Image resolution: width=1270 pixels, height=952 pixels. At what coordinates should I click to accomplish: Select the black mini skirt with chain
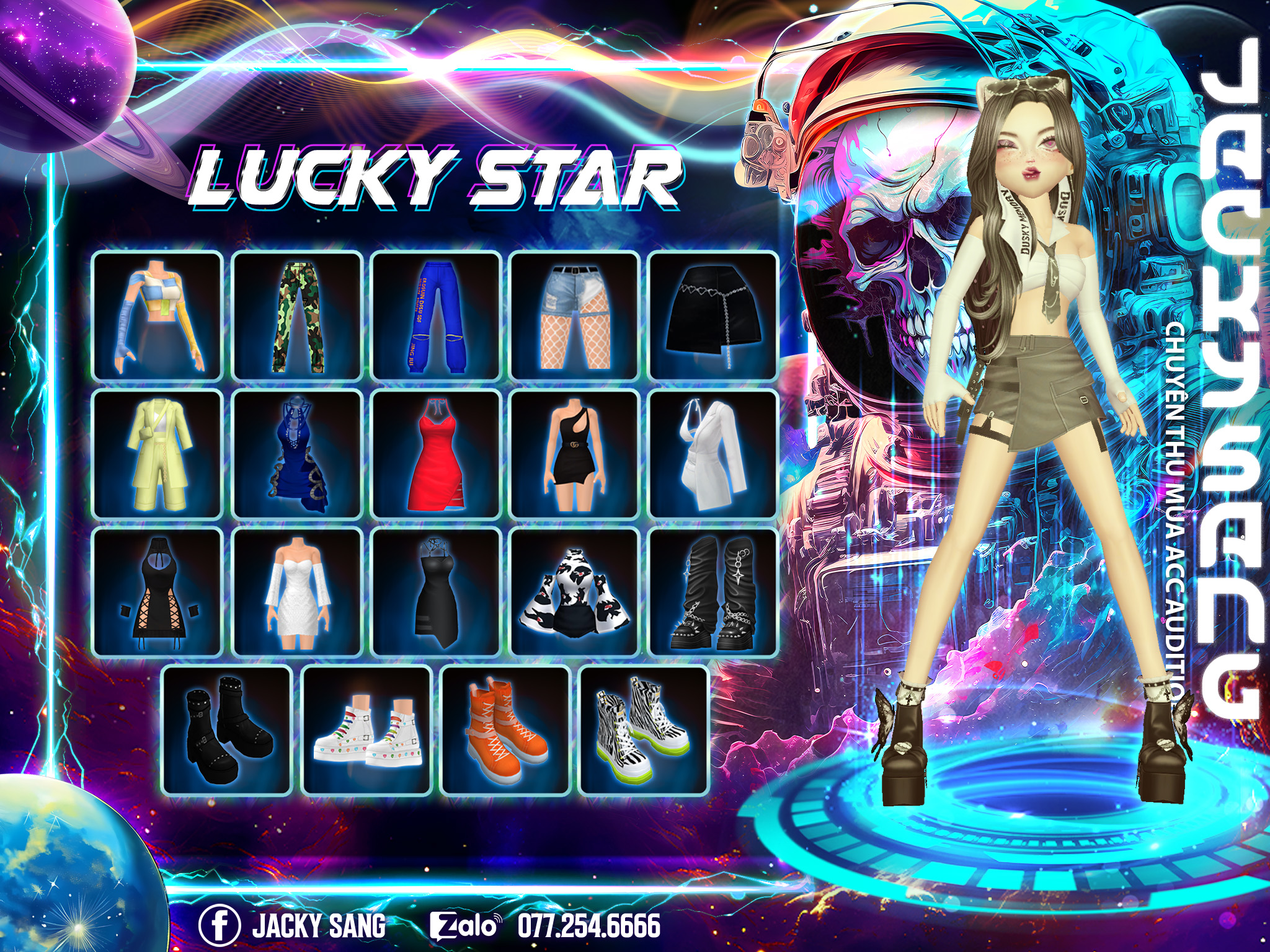713,315
